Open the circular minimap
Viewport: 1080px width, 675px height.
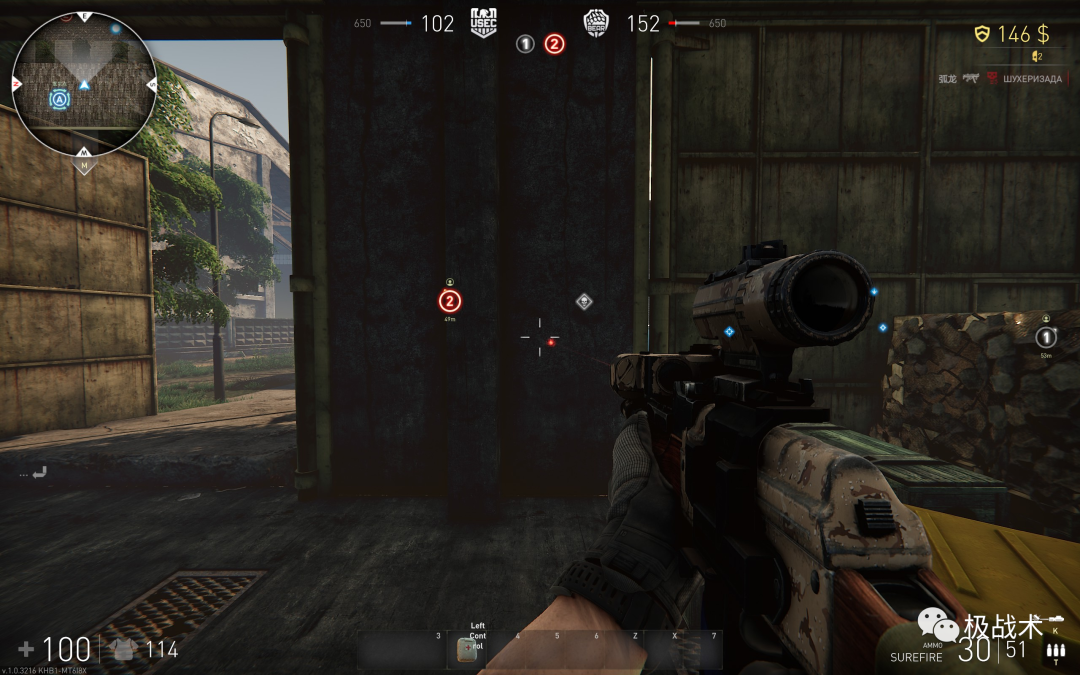click(x=84, y=82)
